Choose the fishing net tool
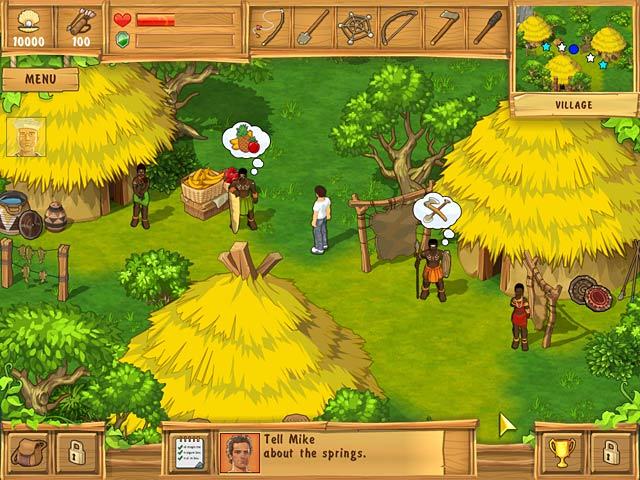 tap(357, 27)
